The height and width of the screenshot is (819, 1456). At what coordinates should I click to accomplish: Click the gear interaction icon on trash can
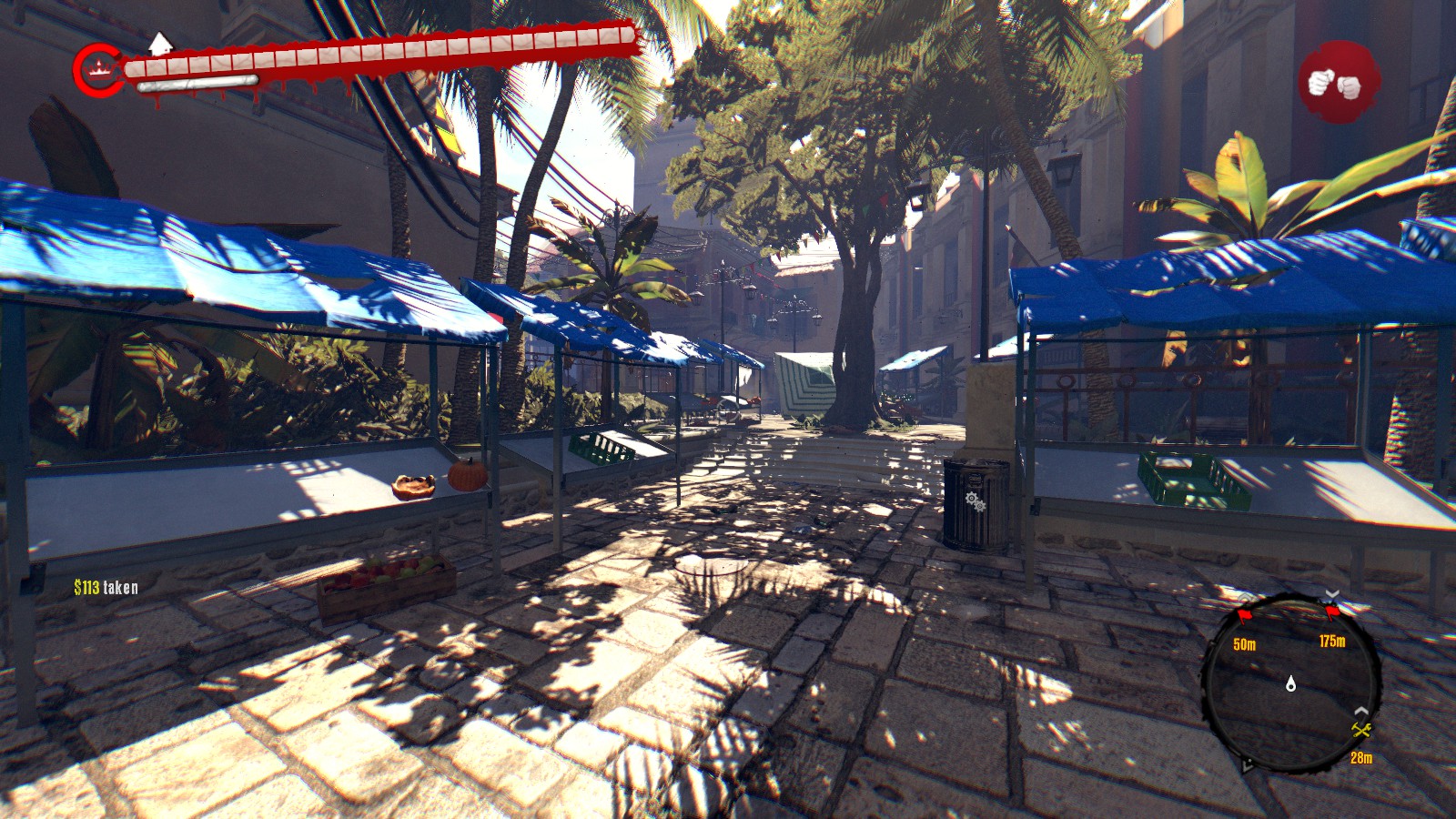click(x=975, y=500)
